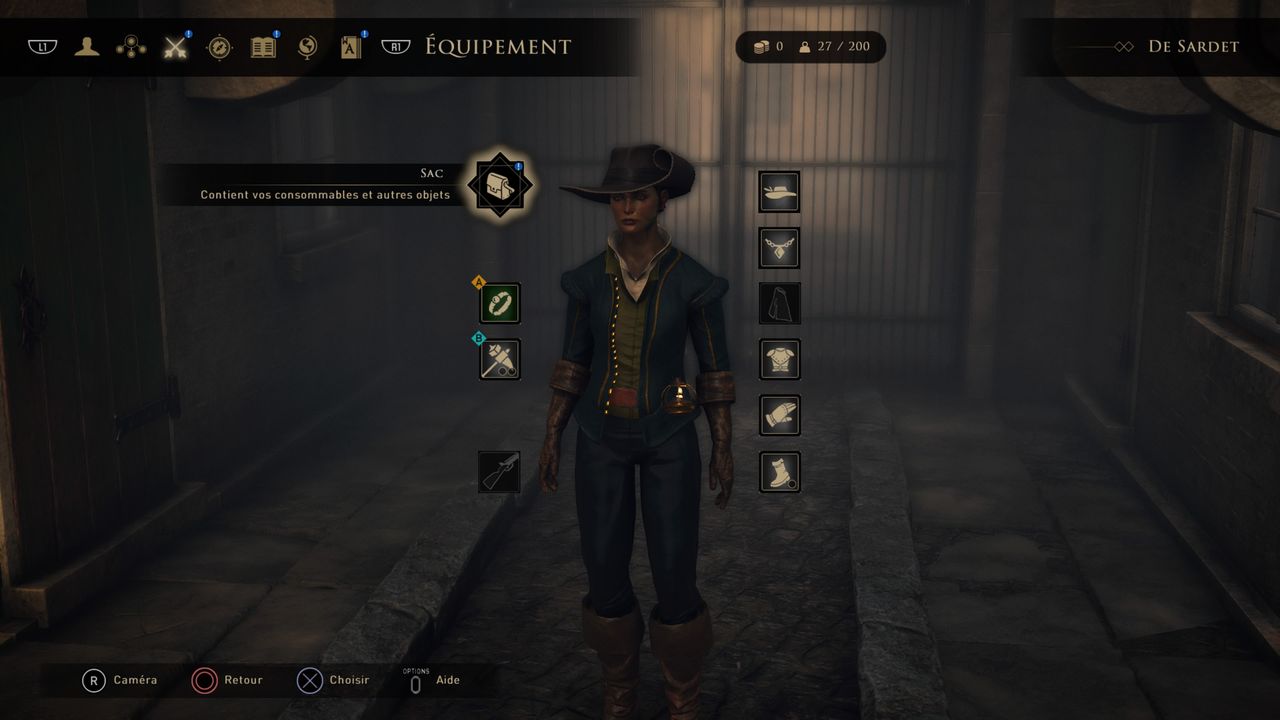Select the hat equipment slot
Viewport: 1280px width, 720px height.
(779, 192)
